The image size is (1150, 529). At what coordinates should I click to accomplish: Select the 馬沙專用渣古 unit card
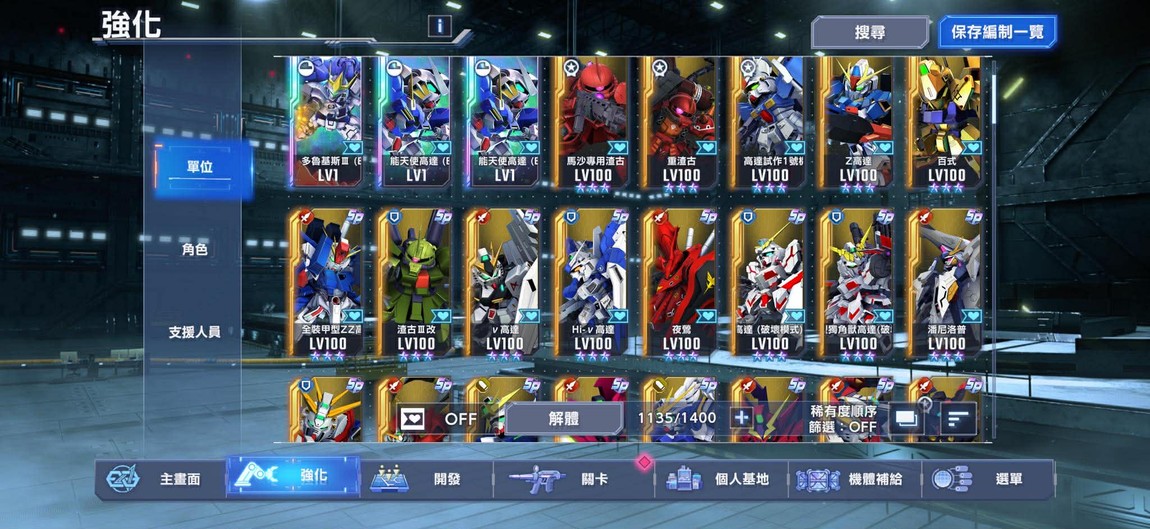[593, 122]
